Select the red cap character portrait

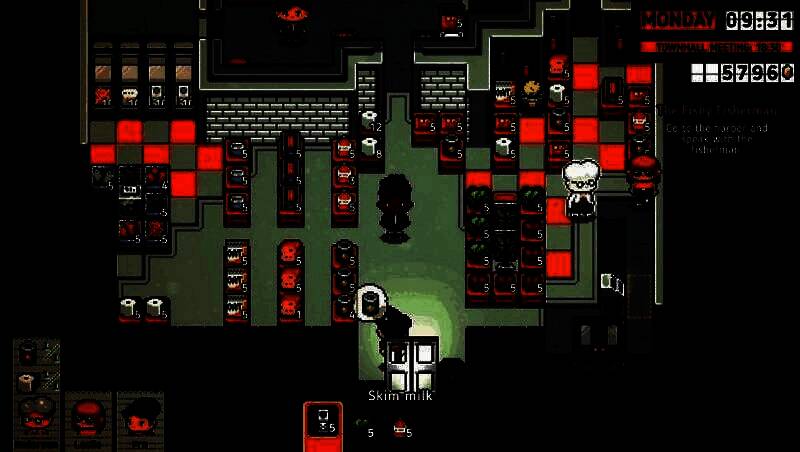tap(87, 414)
